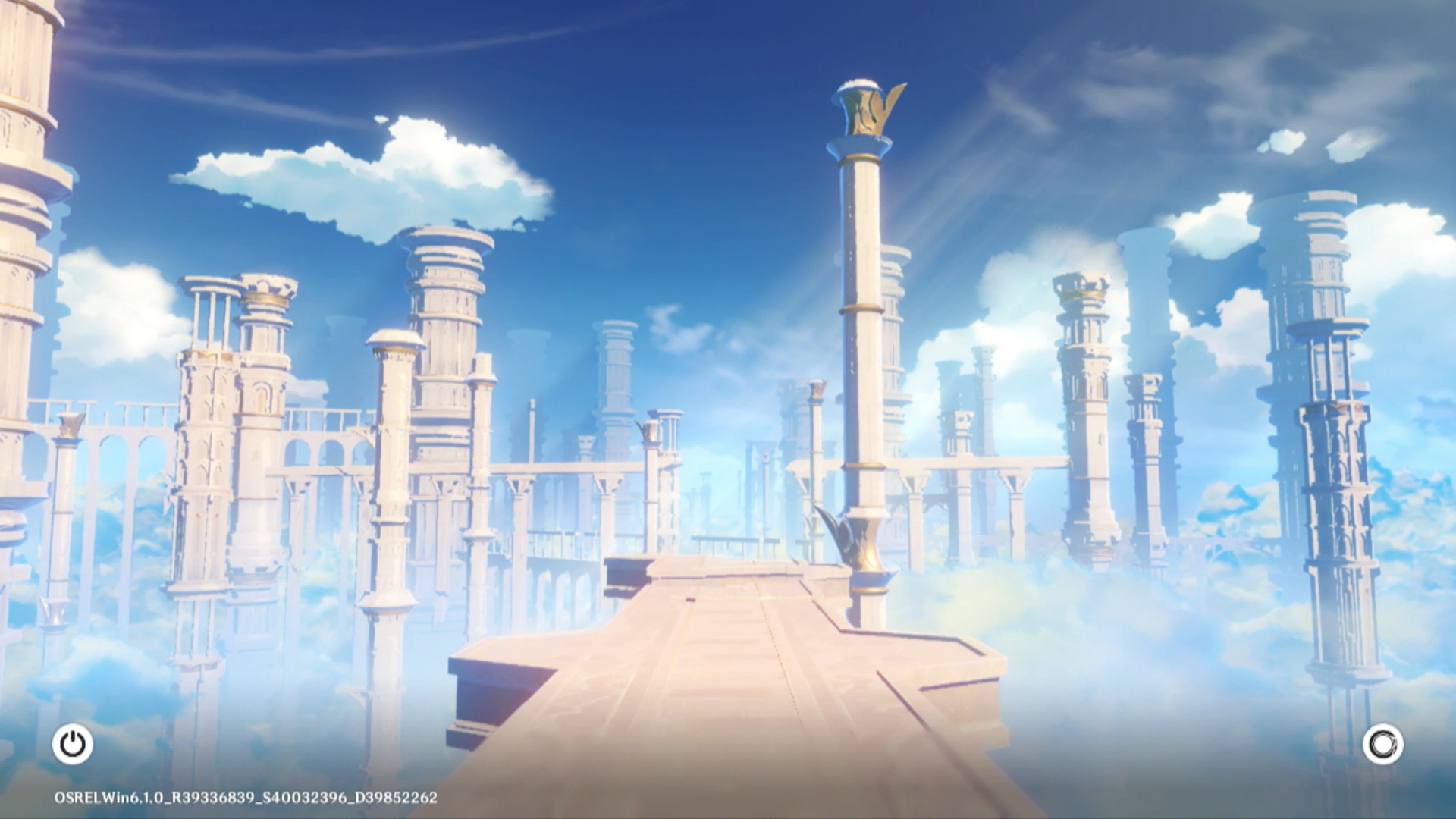Open the circular repair icon button
This screenshot has height=819, width=1456.
point(1382,744)
